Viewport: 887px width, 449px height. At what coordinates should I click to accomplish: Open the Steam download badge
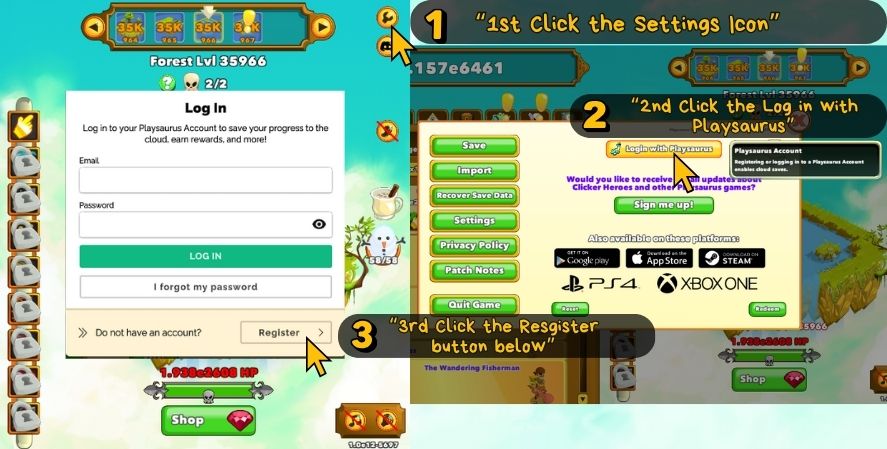731,258
